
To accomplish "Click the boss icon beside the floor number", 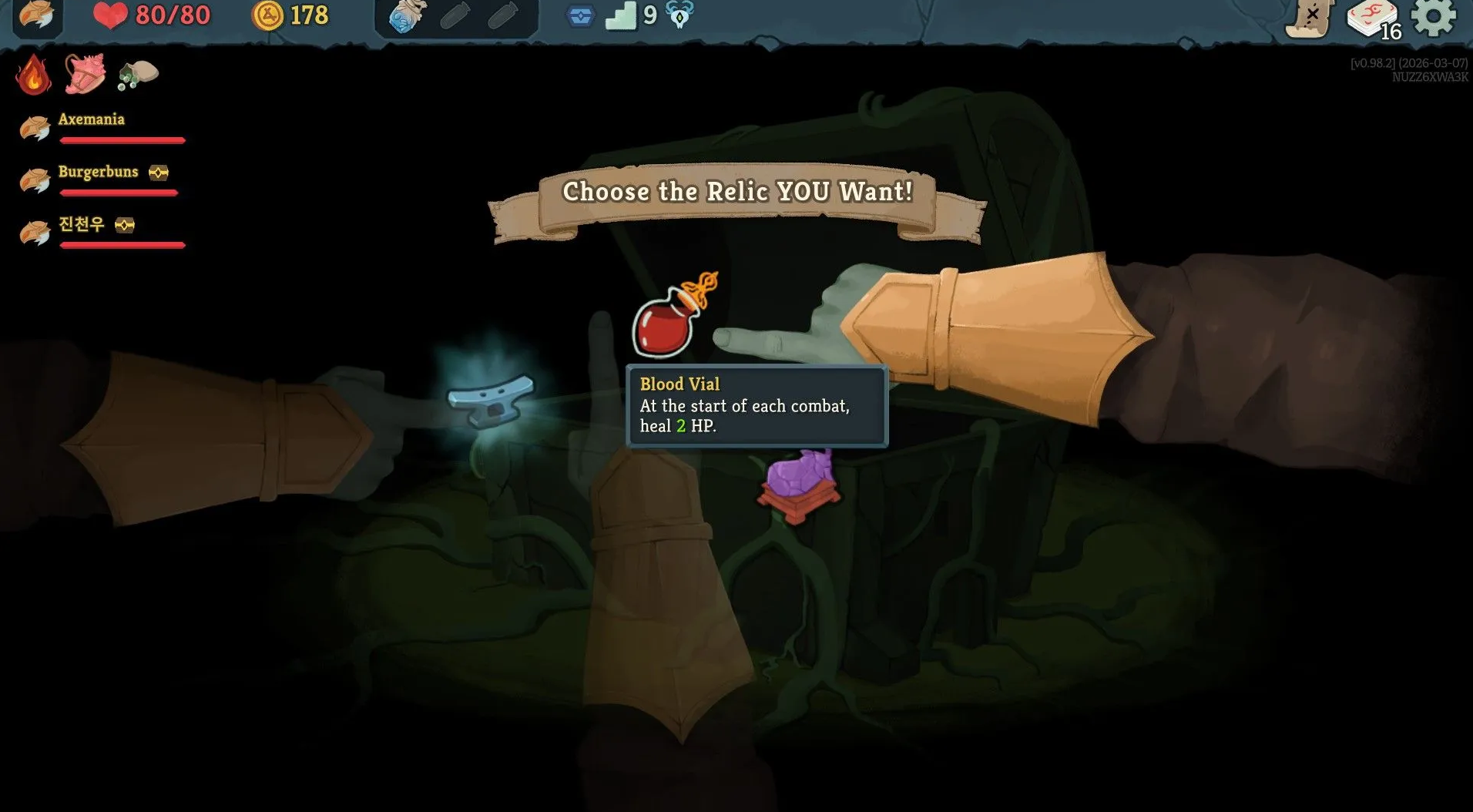I will [x=679, y=15].
